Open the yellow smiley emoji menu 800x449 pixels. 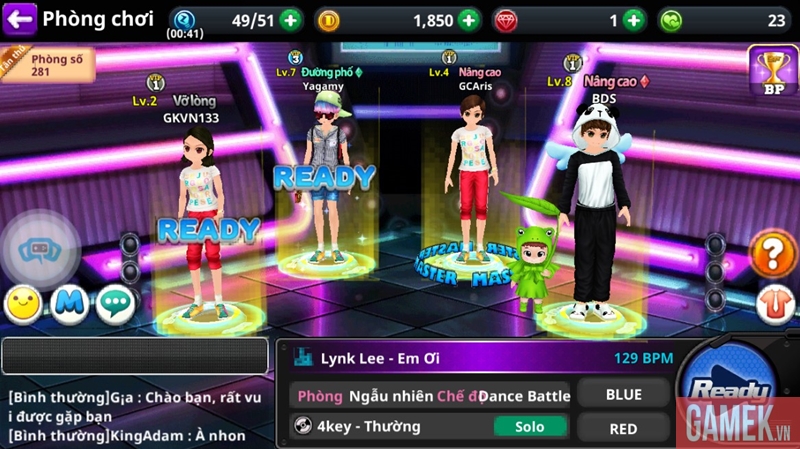23,305
